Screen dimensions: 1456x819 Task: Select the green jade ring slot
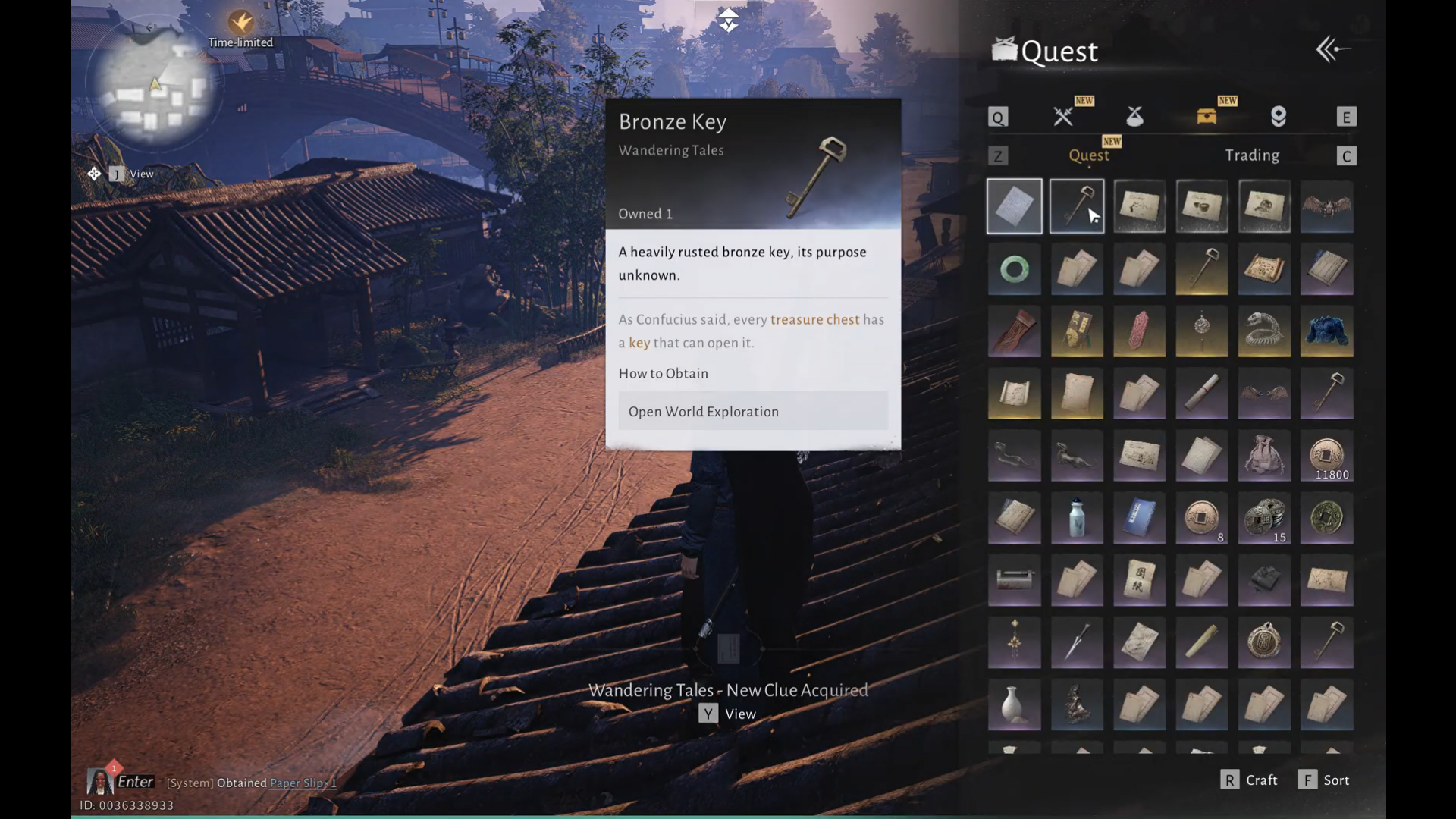[x=1015, y=269]
